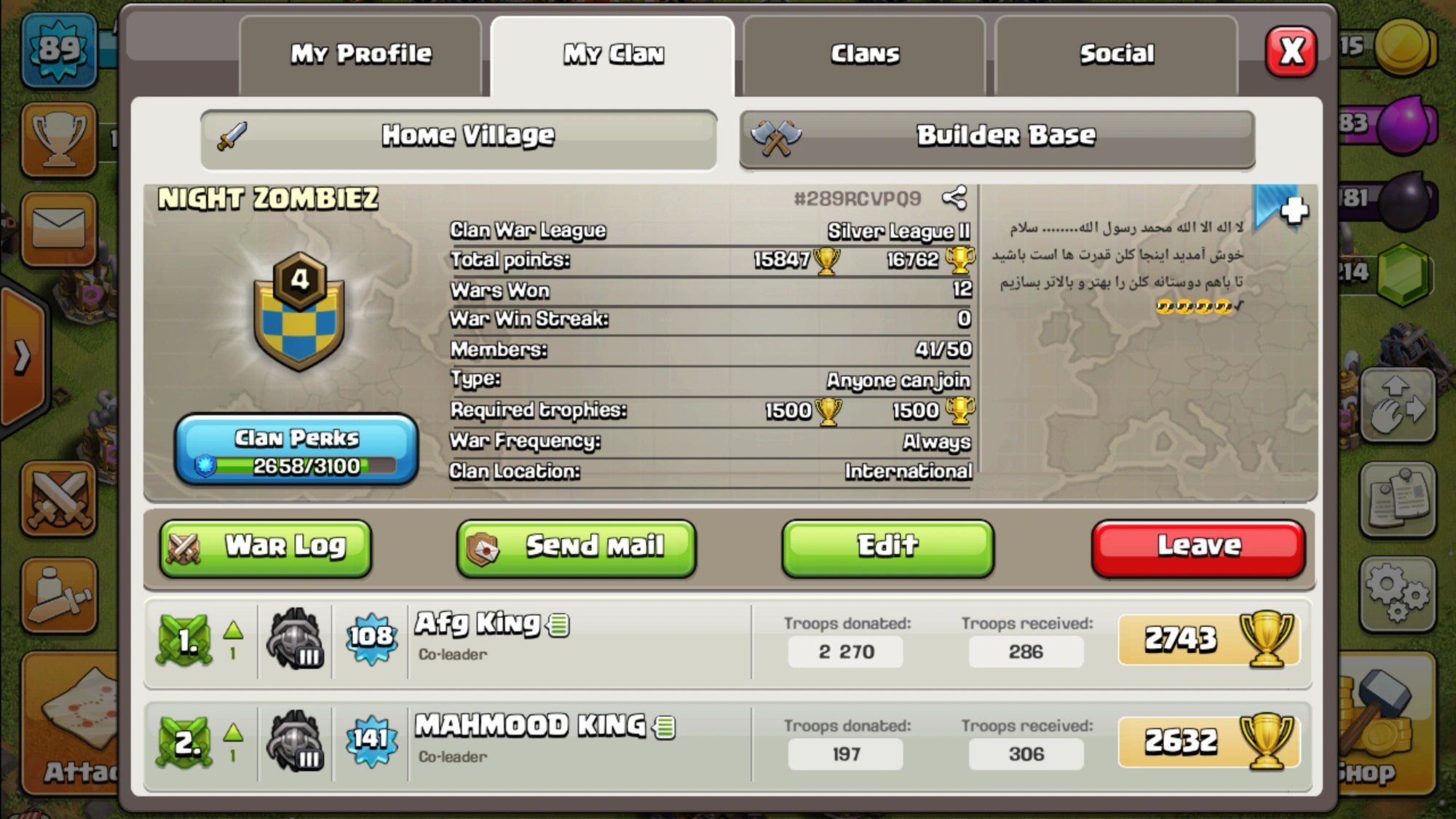
Task: Open Afg King's member options list
Action: pyautogui.click(x=558, y=624)
